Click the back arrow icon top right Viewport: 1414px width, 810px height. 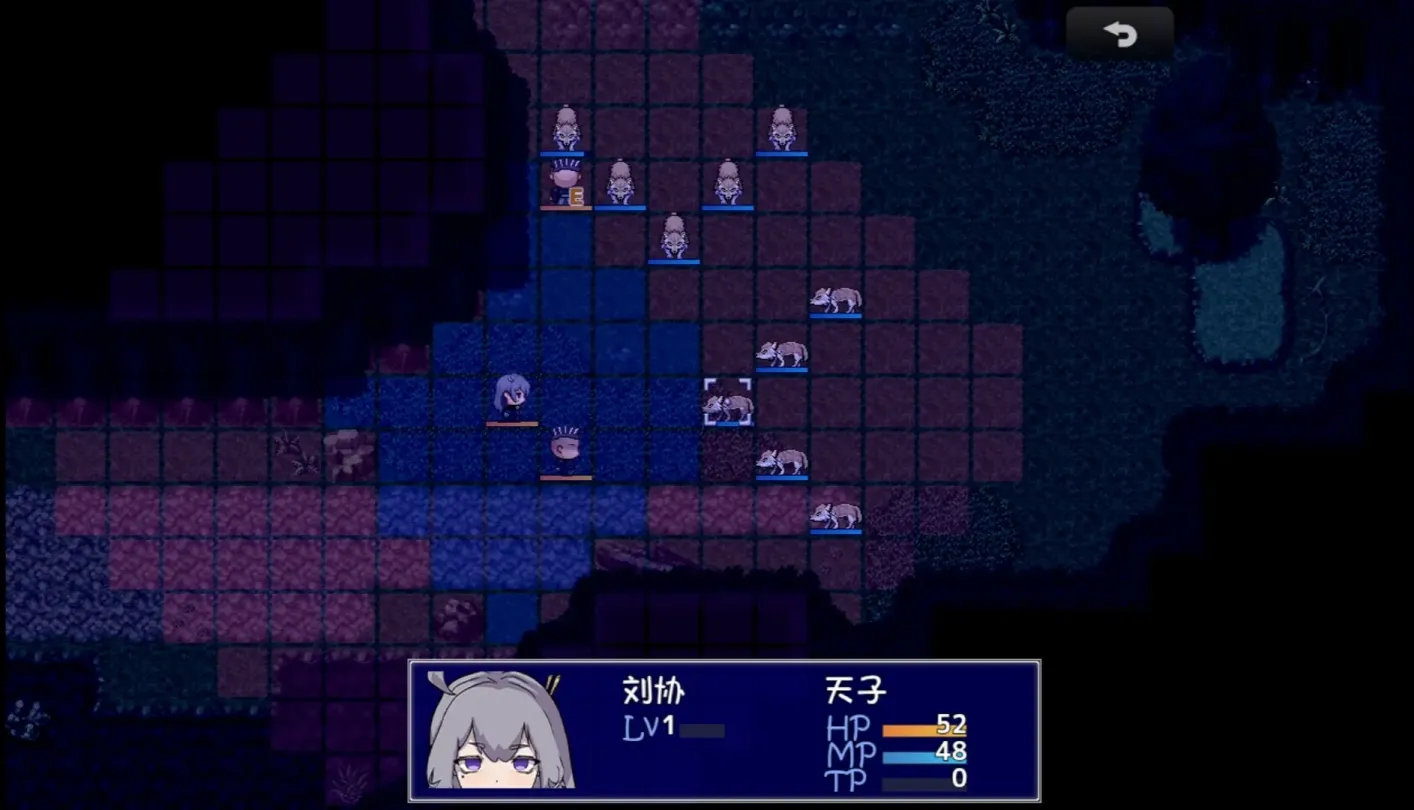(x=1120, y=33)
